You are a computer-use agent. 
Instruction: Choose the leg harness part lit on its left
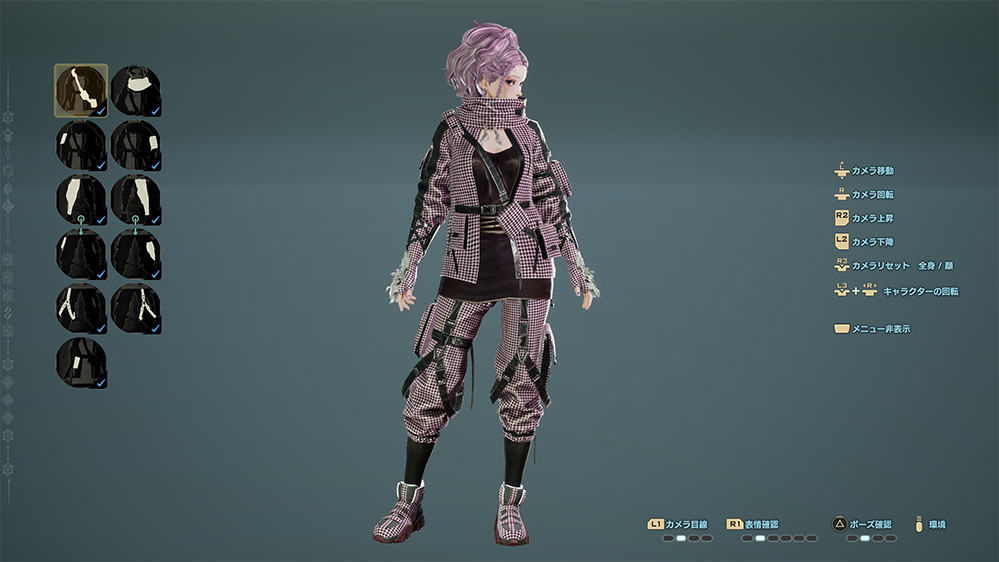click(x=81, y=308)
